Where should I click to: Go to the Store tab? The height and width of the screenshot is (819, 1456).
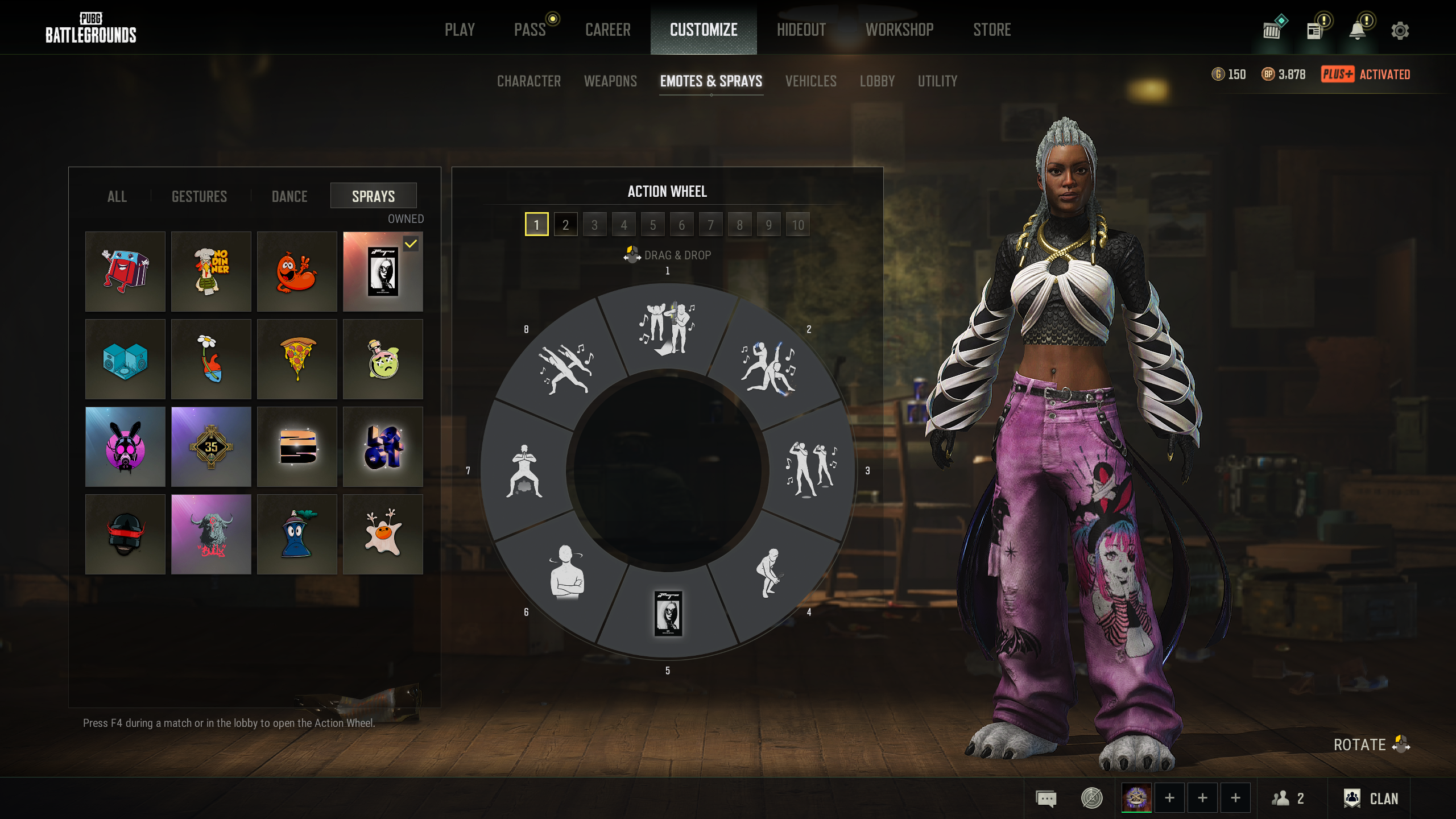pyautogui.click(x=992, y=30)
